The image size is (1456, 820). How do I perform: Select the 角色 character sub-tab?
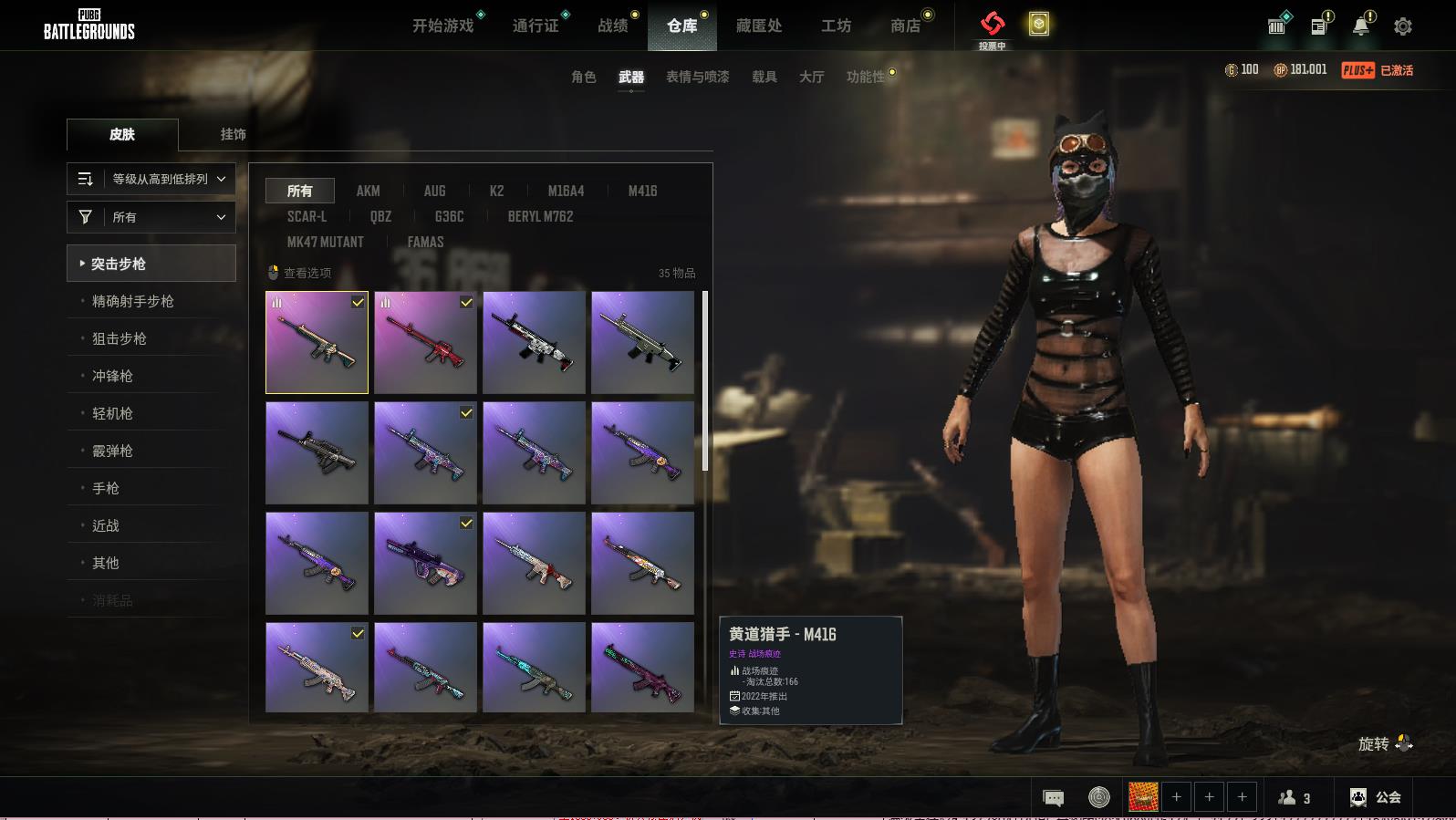point(583,77)
